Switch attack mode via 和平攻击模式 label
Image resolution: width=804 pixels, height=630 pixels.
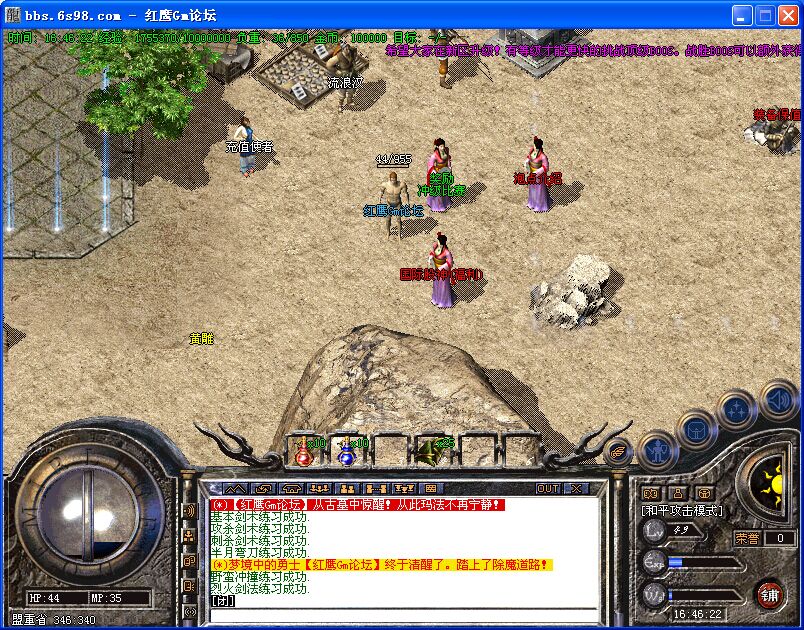(x=682, y=511)
